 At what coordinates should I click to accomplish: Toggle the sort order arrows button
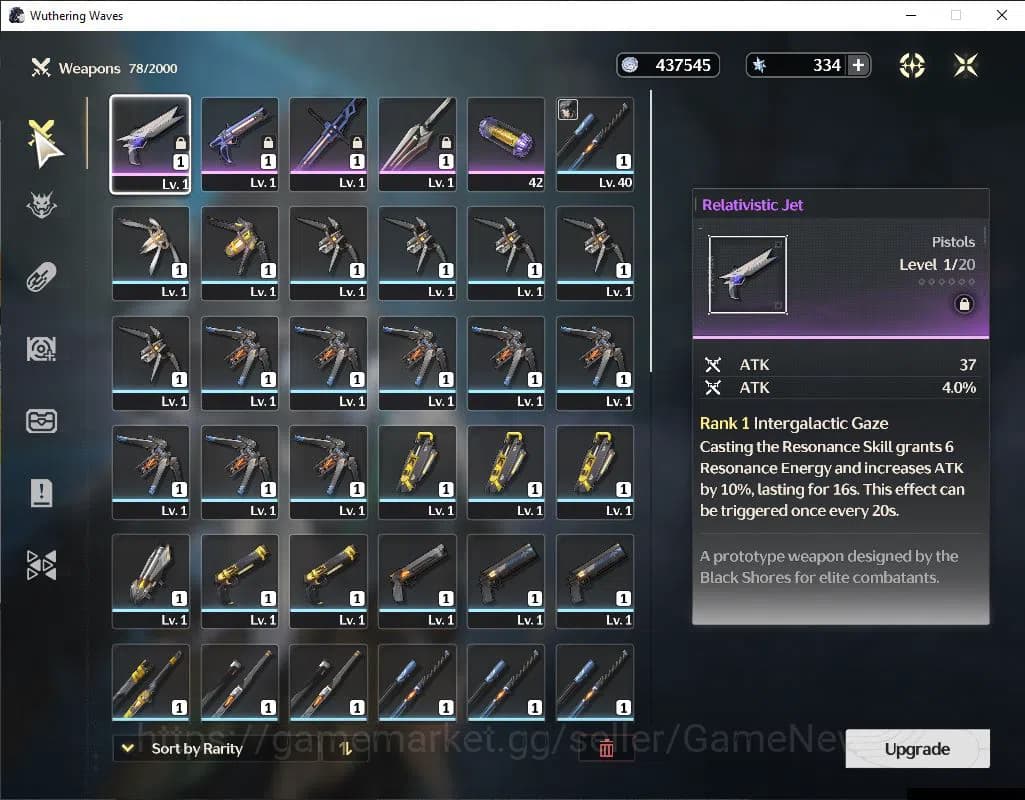pos(346,748)
